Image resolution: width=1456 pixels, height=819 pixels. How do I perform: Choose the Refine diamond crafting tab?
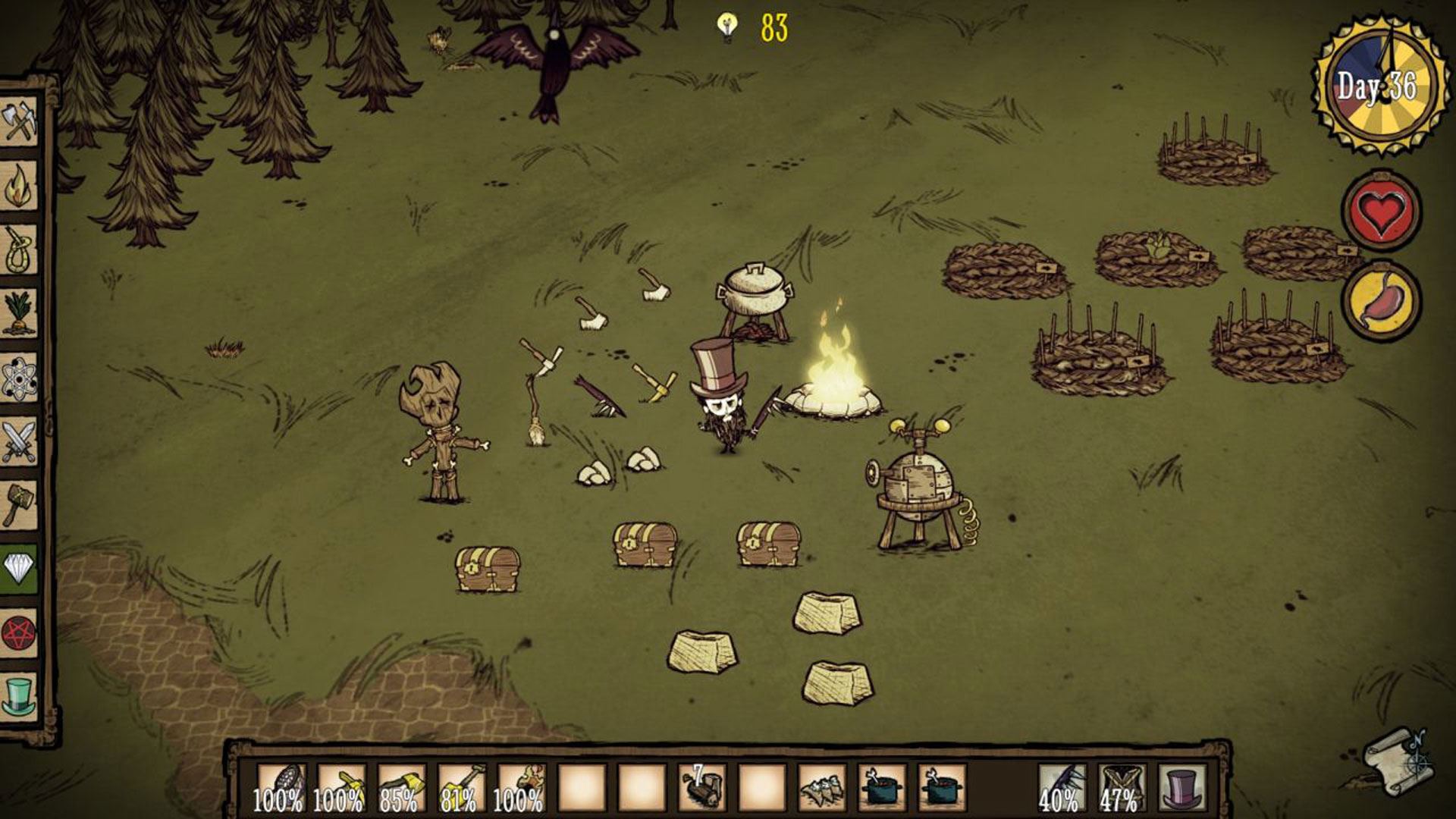(x=20, y=569)
